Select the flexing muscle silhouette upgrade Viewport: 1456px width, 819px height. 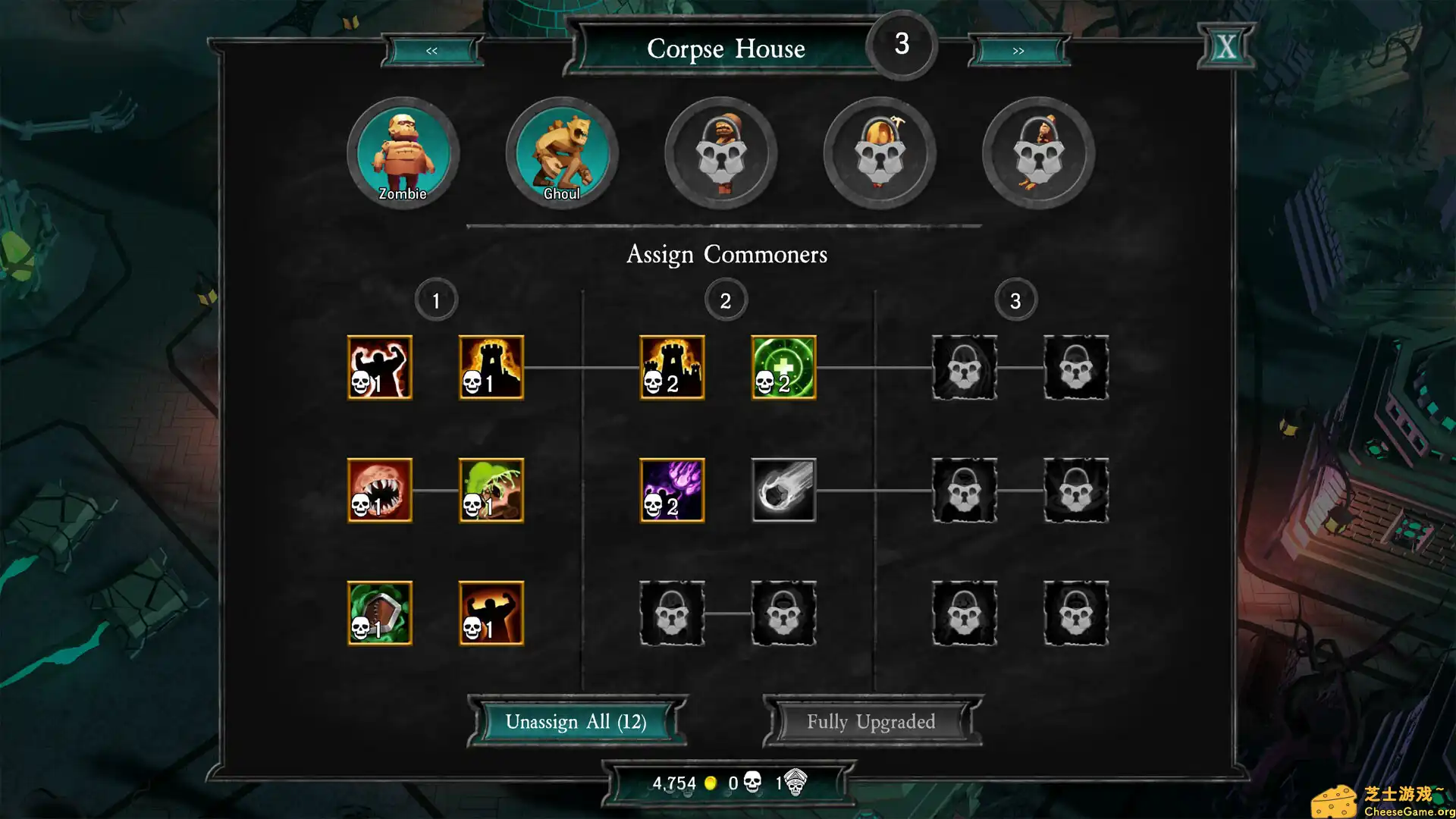pyautogui.click(x=380, y=368)
